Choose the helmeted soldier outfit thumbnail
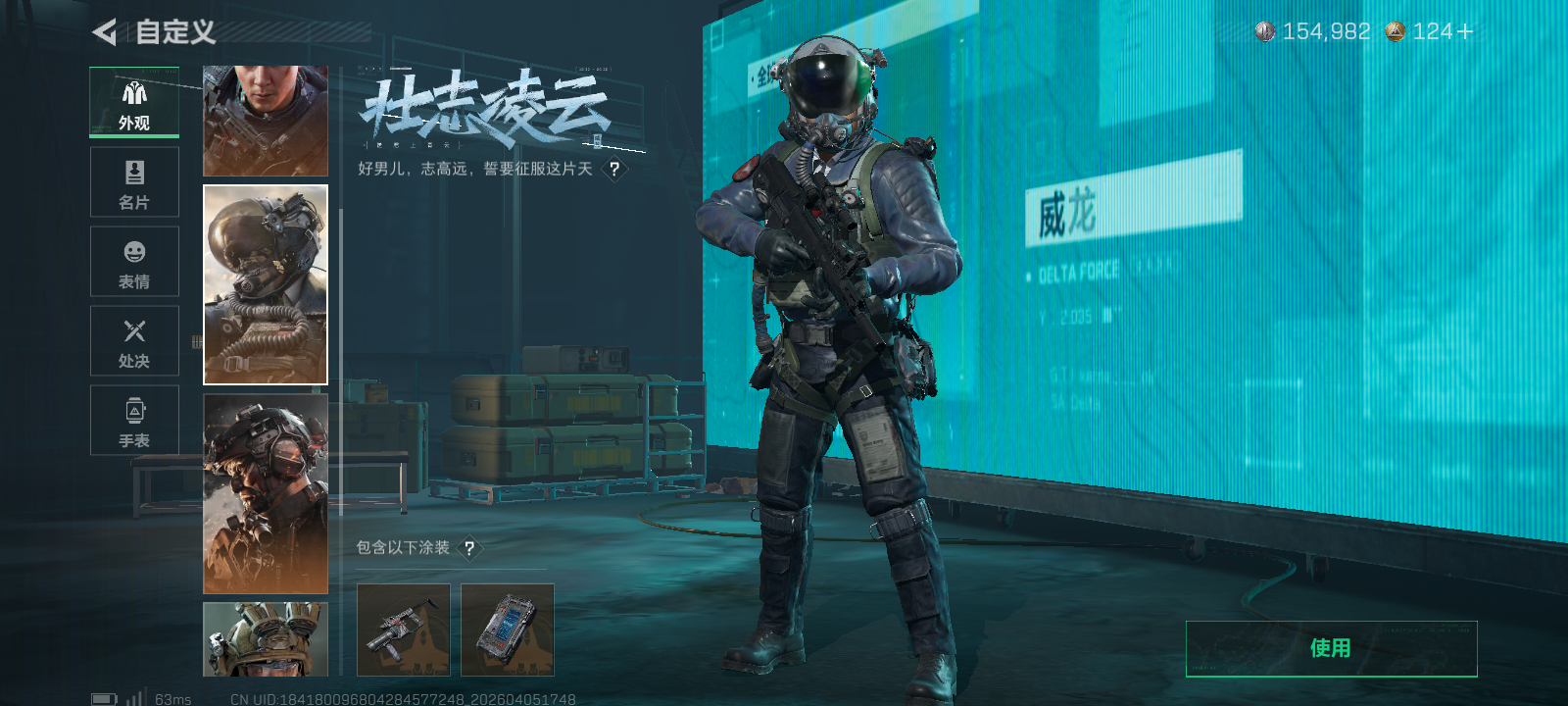This screenshot has height=706, width=1568. pos(265,495)
